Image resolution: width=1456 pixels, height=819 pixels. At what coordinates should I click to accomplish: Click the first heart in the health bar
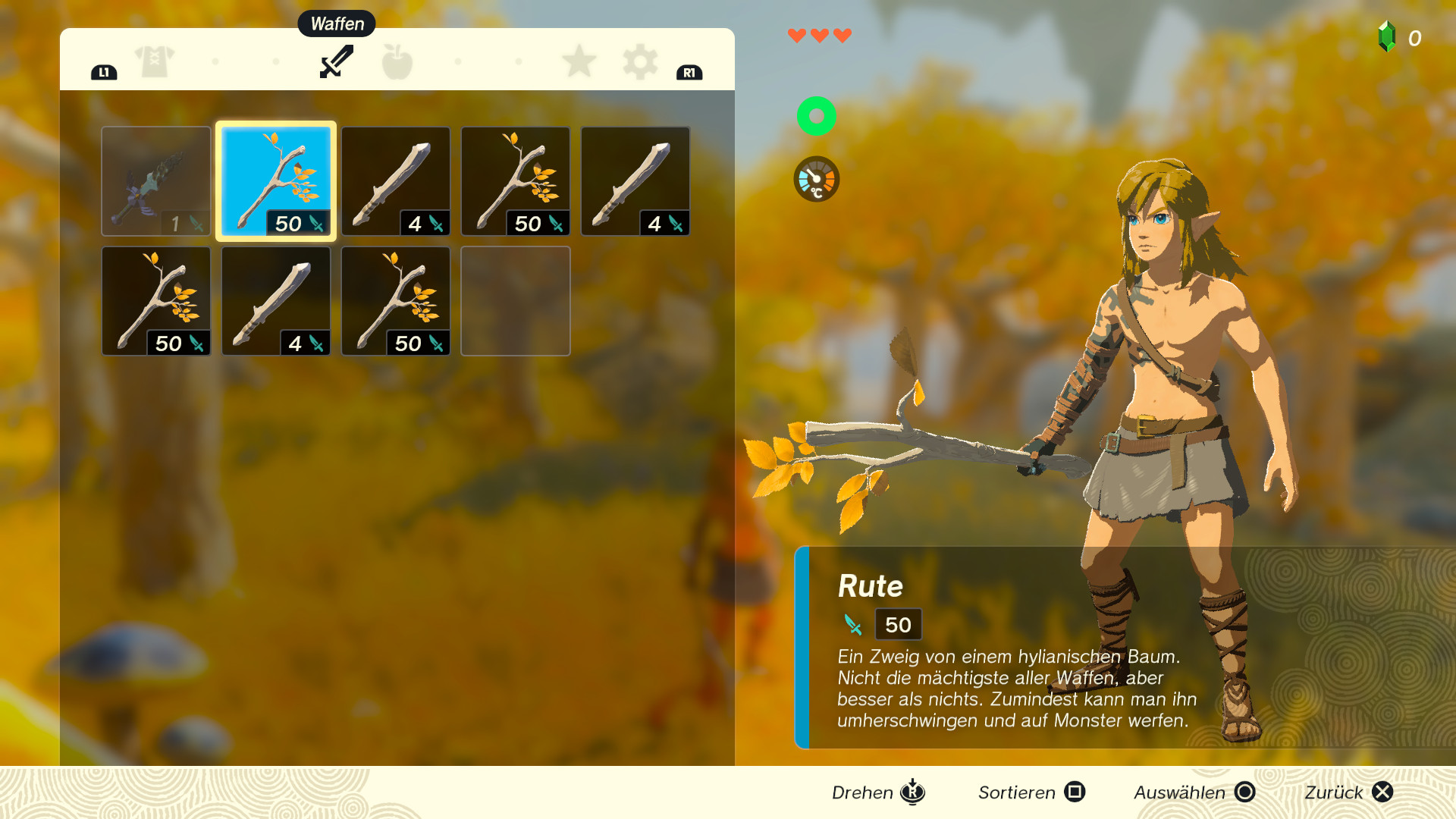pos(796,34)
